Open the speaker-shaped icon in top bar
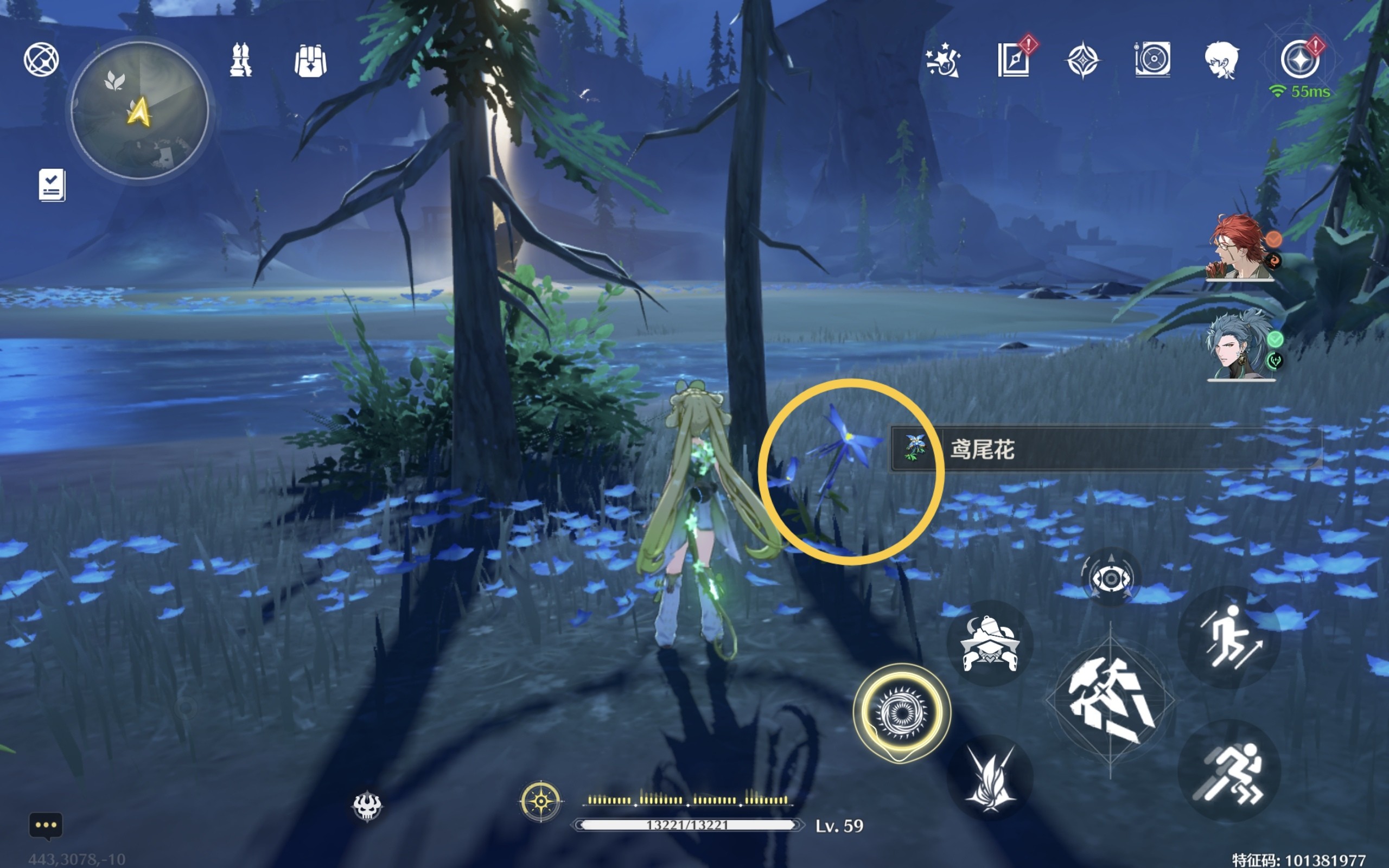 click(x=1152, y=59)
